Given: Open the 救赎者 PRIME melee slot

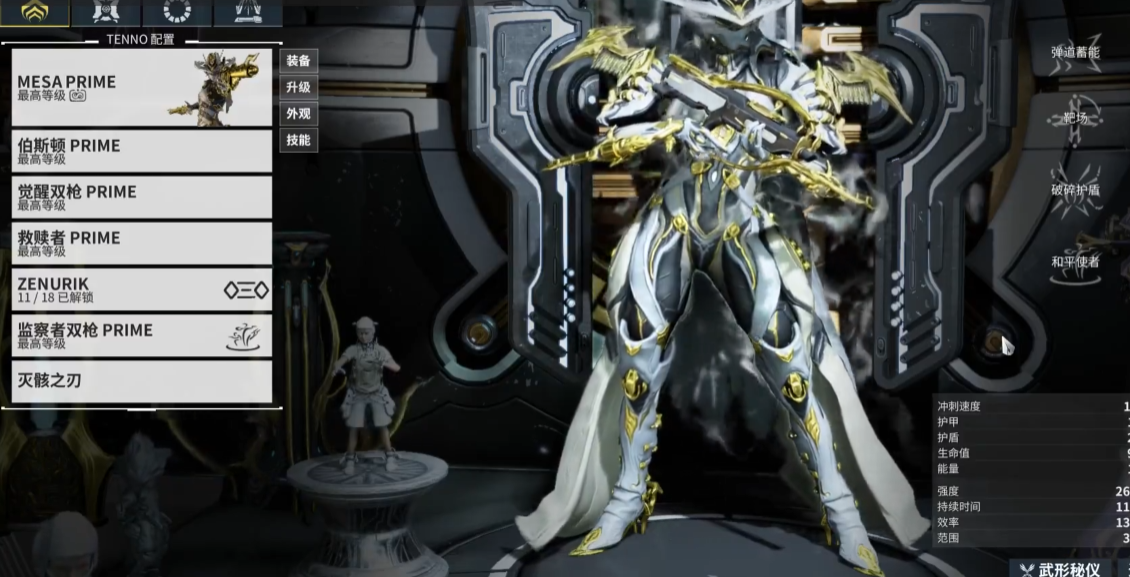Looking at the screenshot, I should (141, 243).
